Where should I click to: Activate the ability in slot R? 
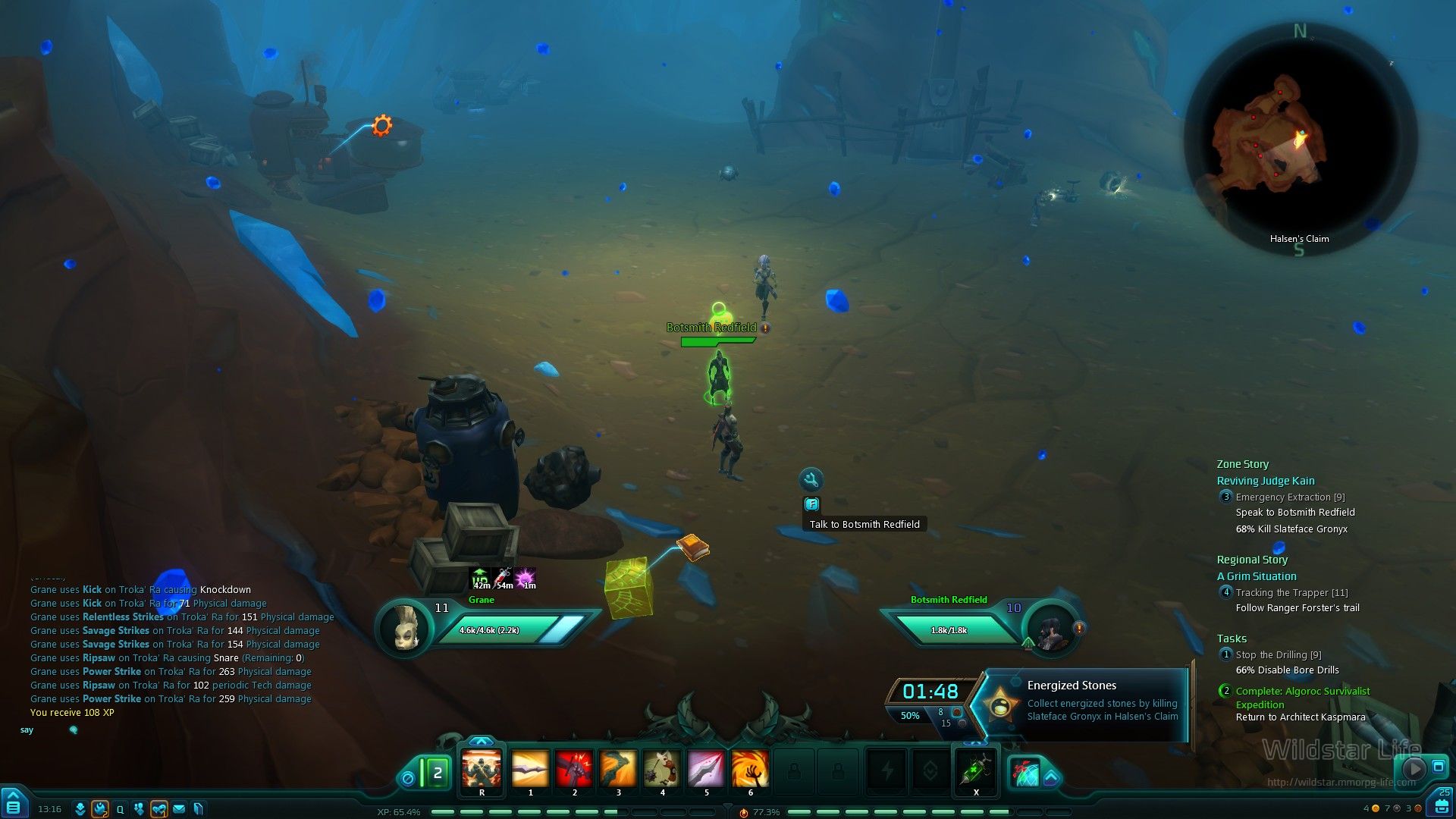(482, 770)
